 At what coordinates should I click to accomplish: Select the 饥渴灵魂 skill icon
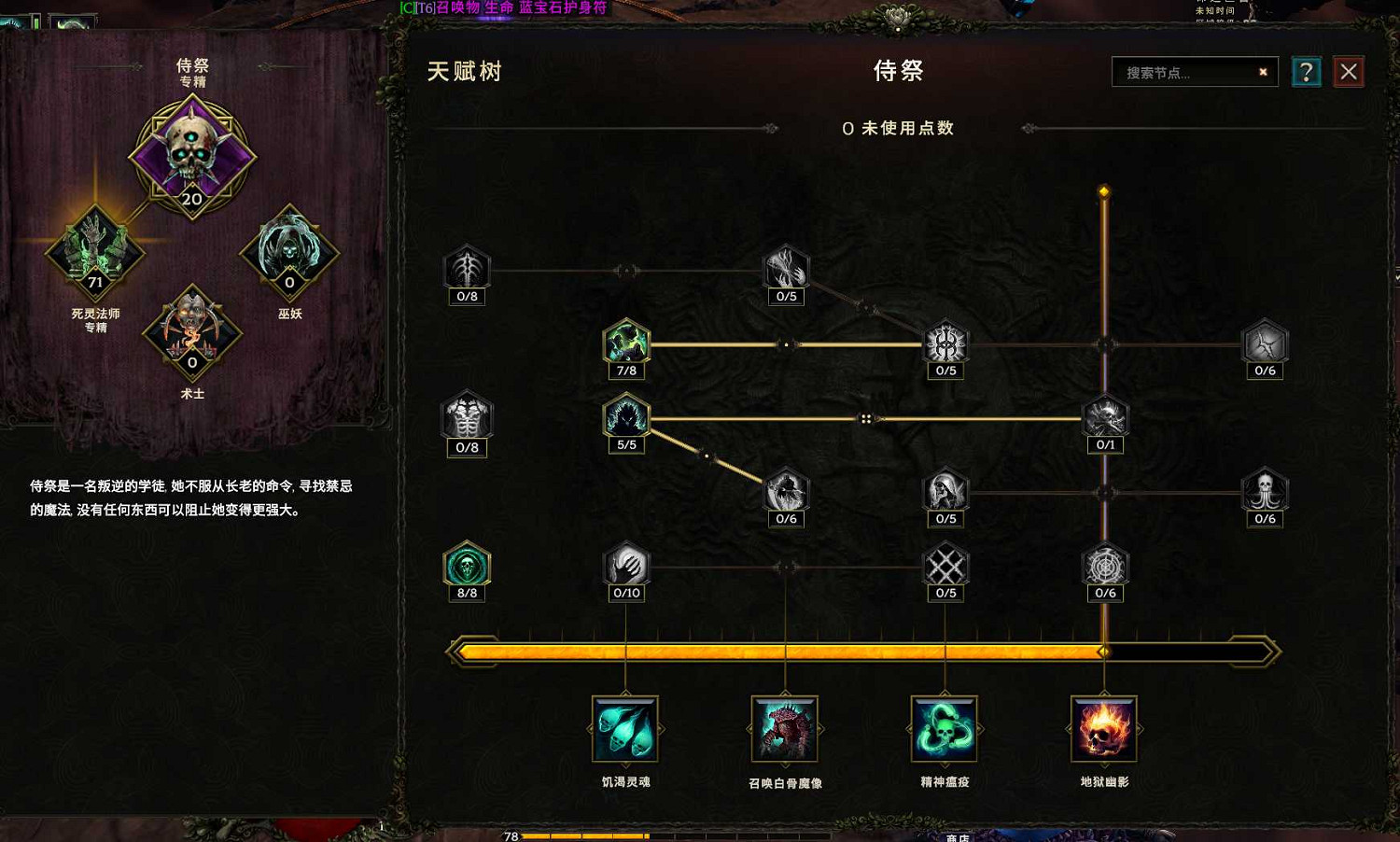623,728
